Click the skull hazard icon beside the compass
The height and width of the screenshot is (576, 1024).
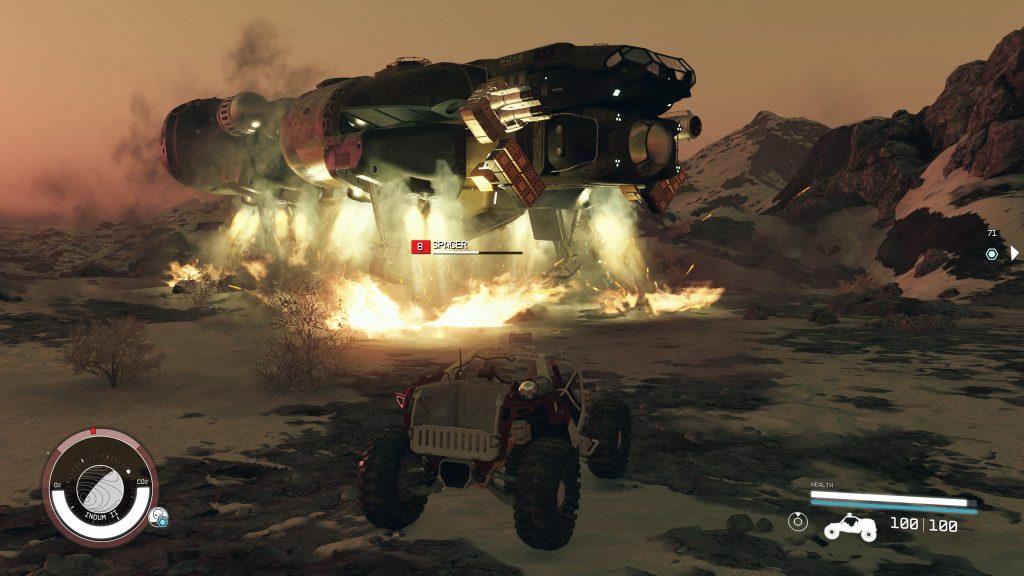pos(158,517)
